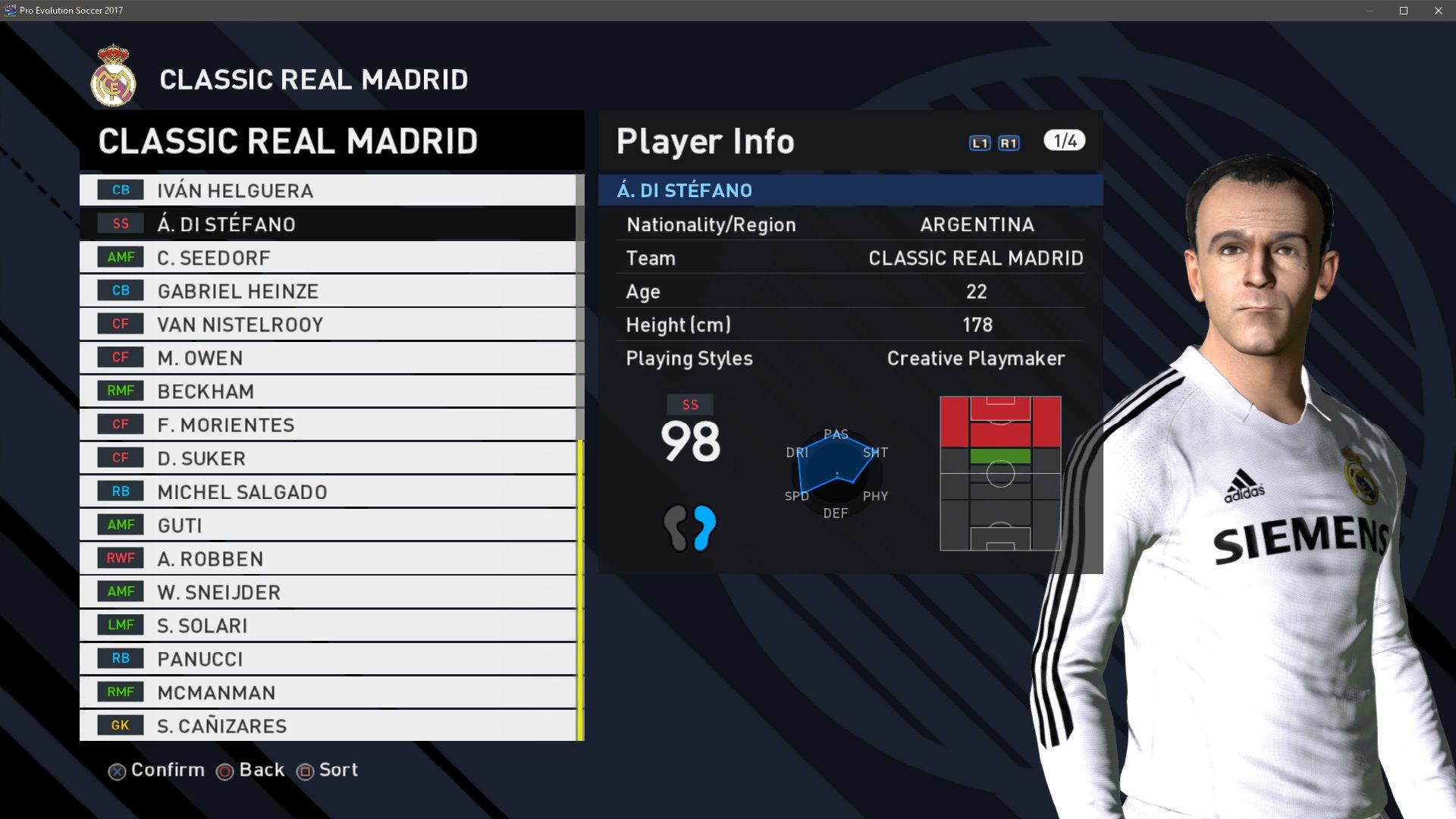Viewport: 1456px width, 819px height.
Task: Select M. Owen in the squad
Action: (328, 358)
